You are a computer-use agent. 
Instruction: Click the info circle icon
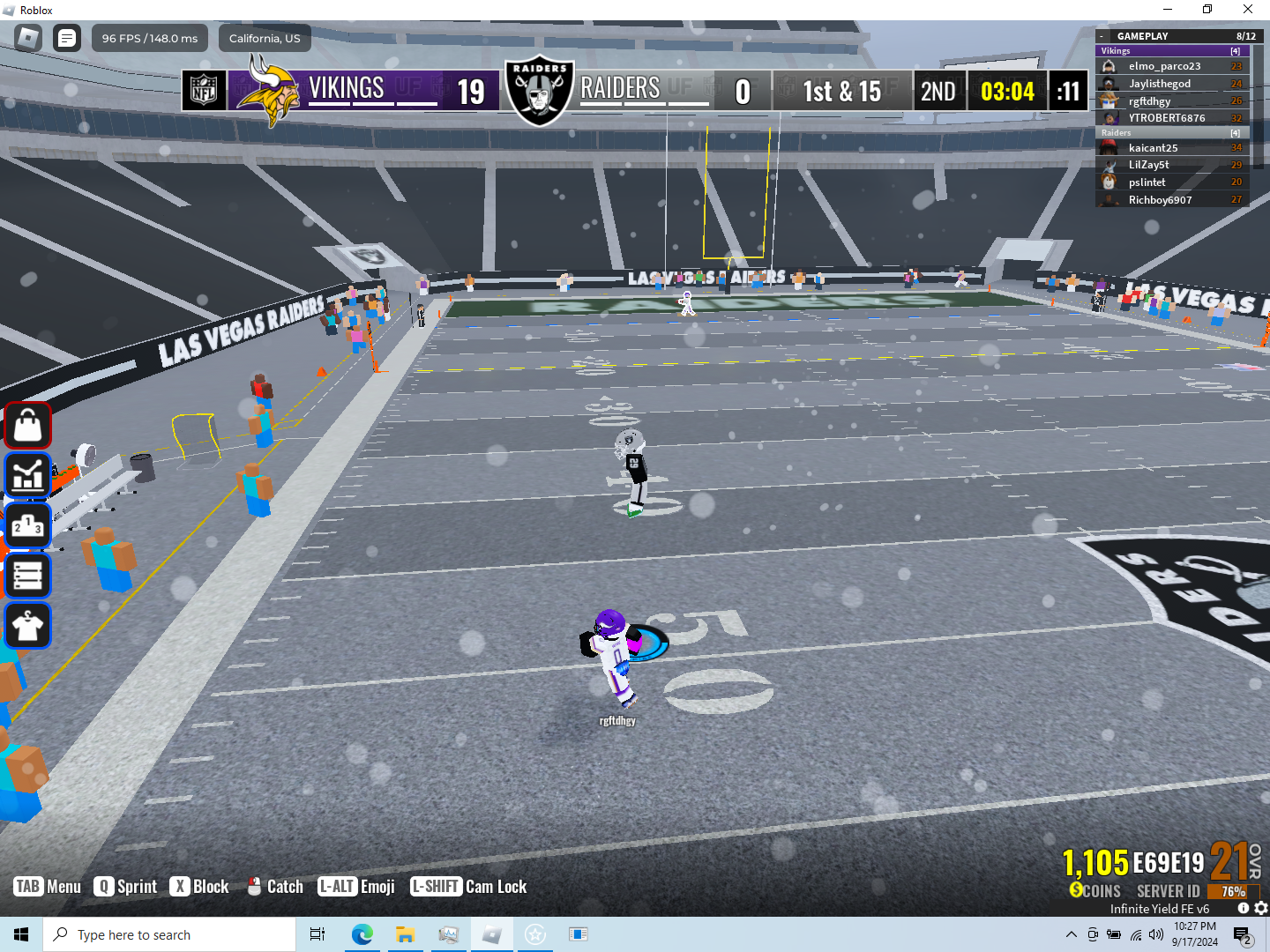click(x=1244, y=908)
